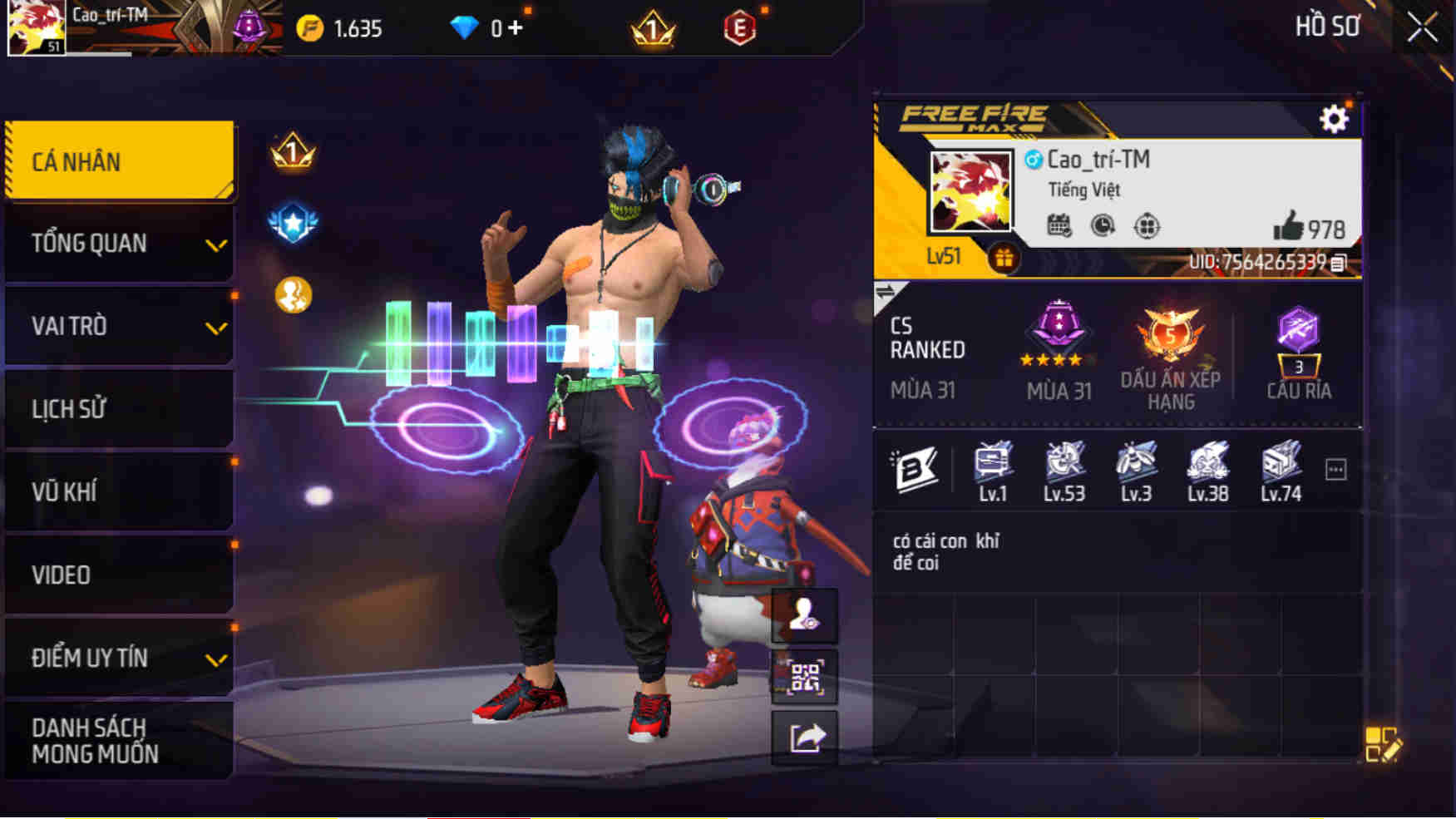Open the LỊCH SỬ tab
This screenshot has width=1456, height=819.
coord(116,408)
